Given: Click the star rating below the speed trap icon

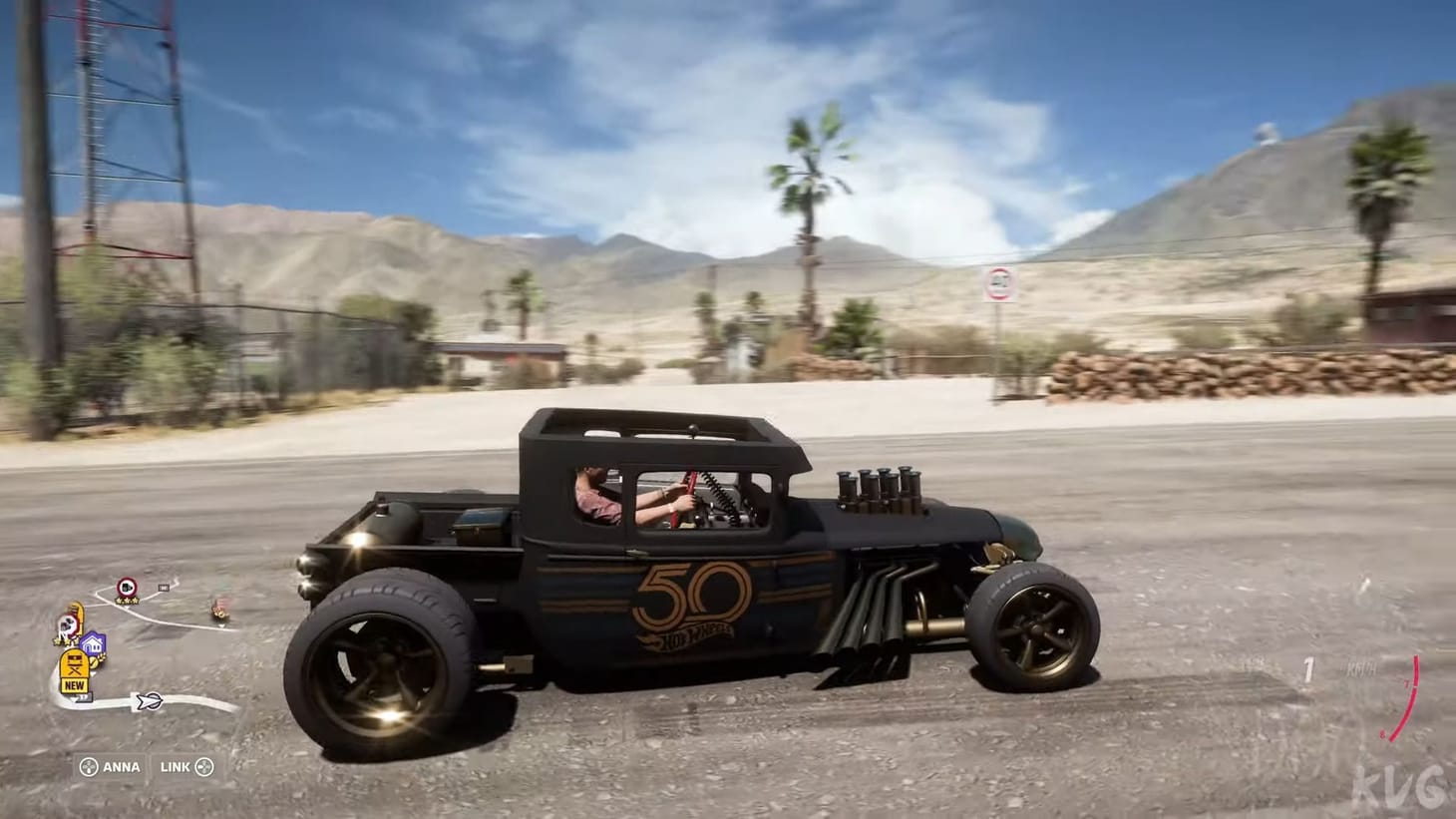Looking at the screenshot, I should [x=126, y=601].
